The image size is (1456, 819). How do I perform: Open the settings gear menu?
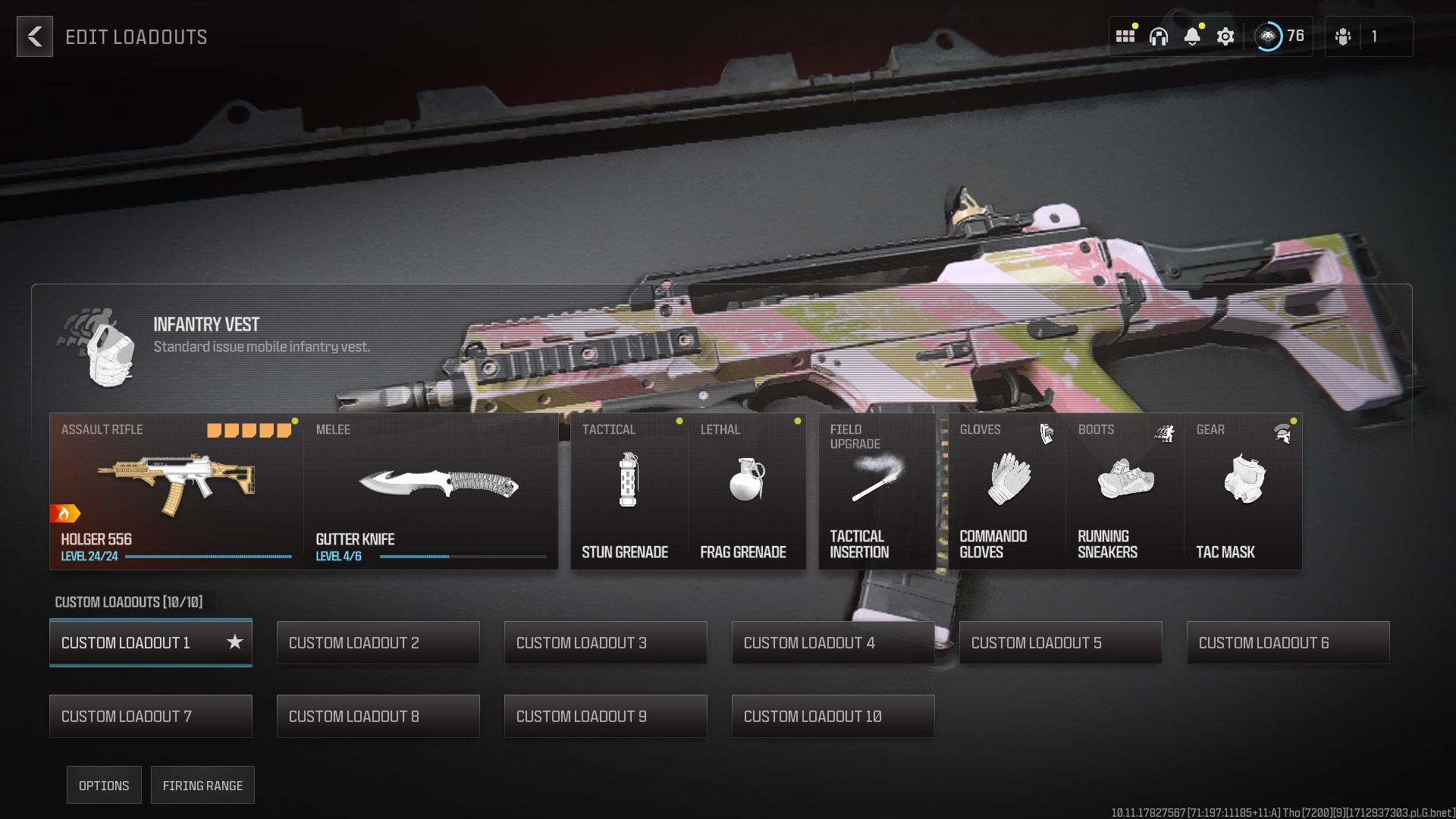click(x=1225, y=36)
